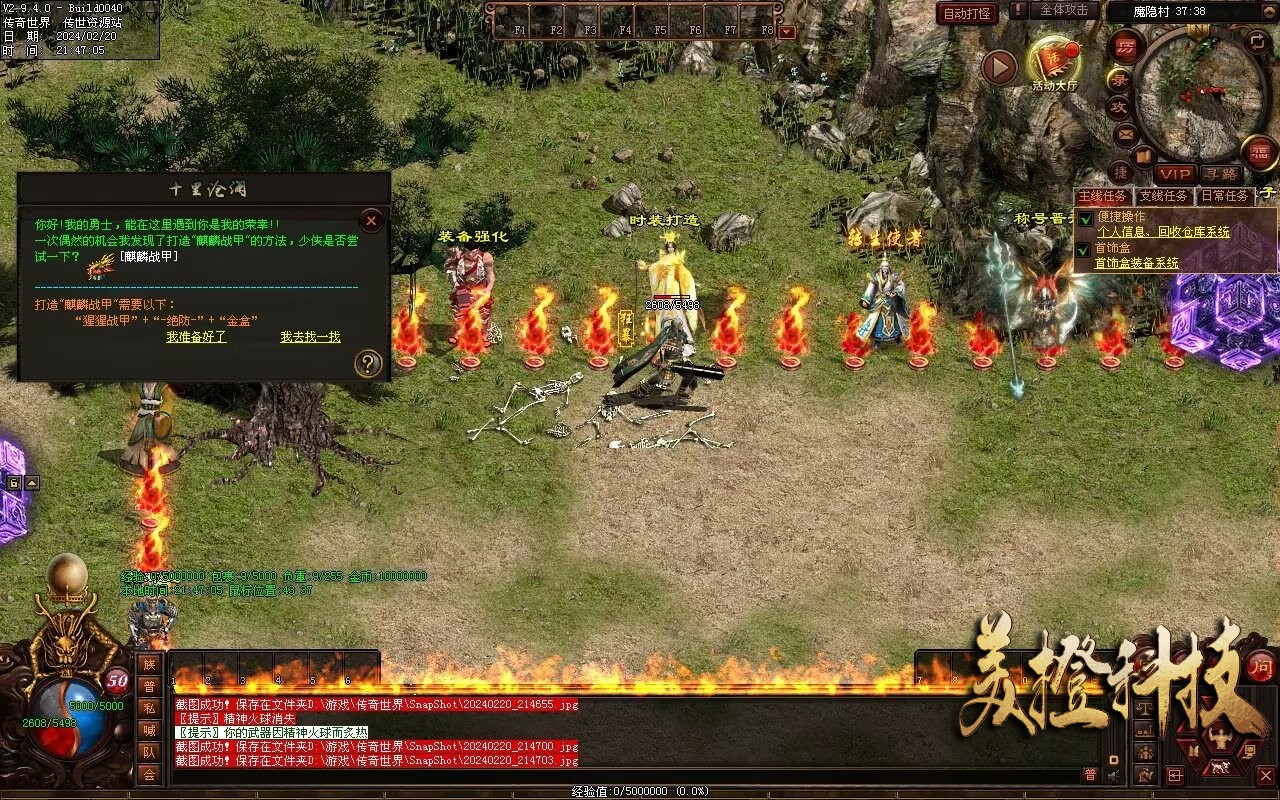
Task: Open the mail envelope icon
Action: pos(1126,133)
